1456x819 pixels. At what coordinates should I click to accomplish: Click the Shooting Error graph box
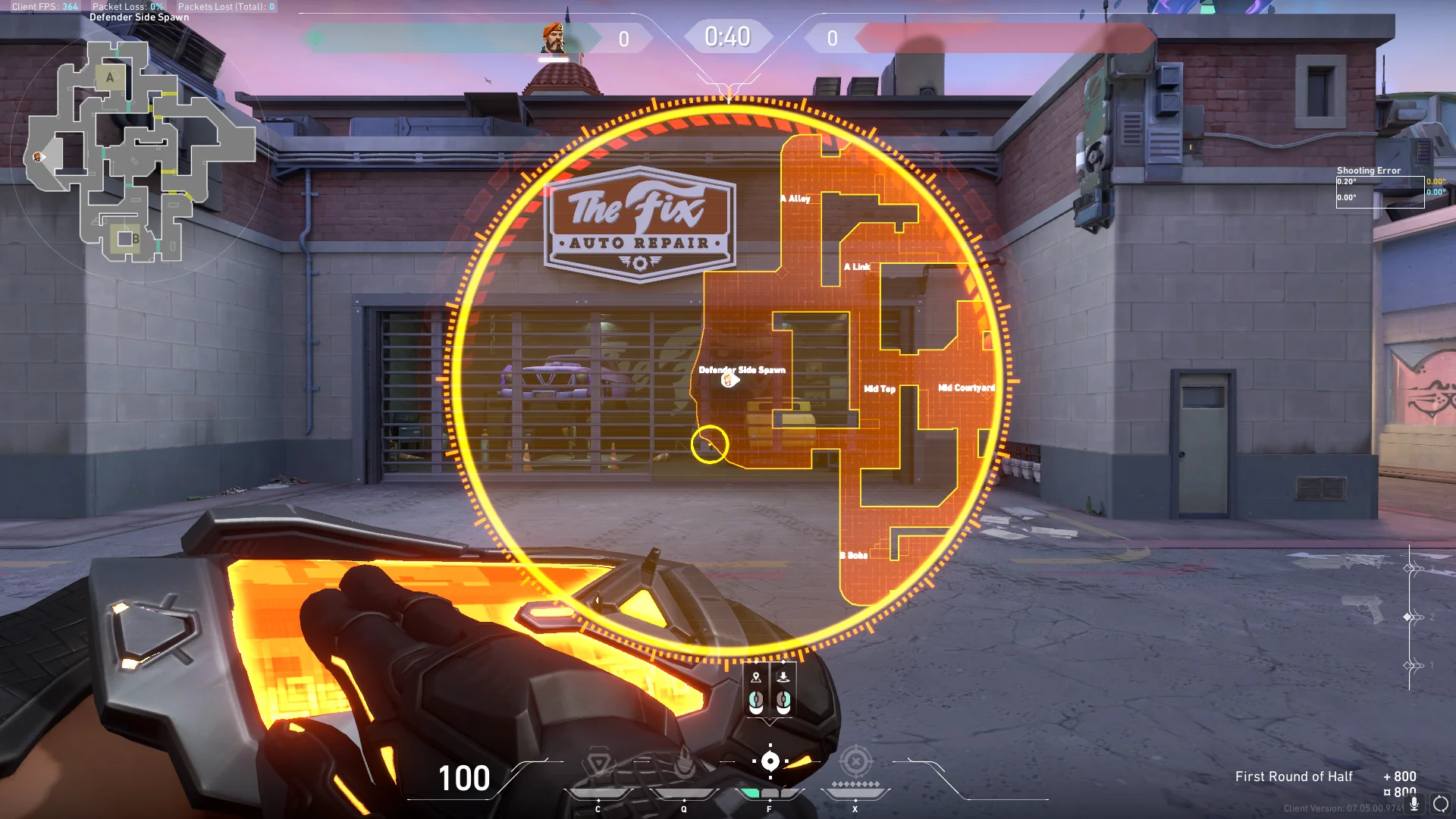point(1379,191)
